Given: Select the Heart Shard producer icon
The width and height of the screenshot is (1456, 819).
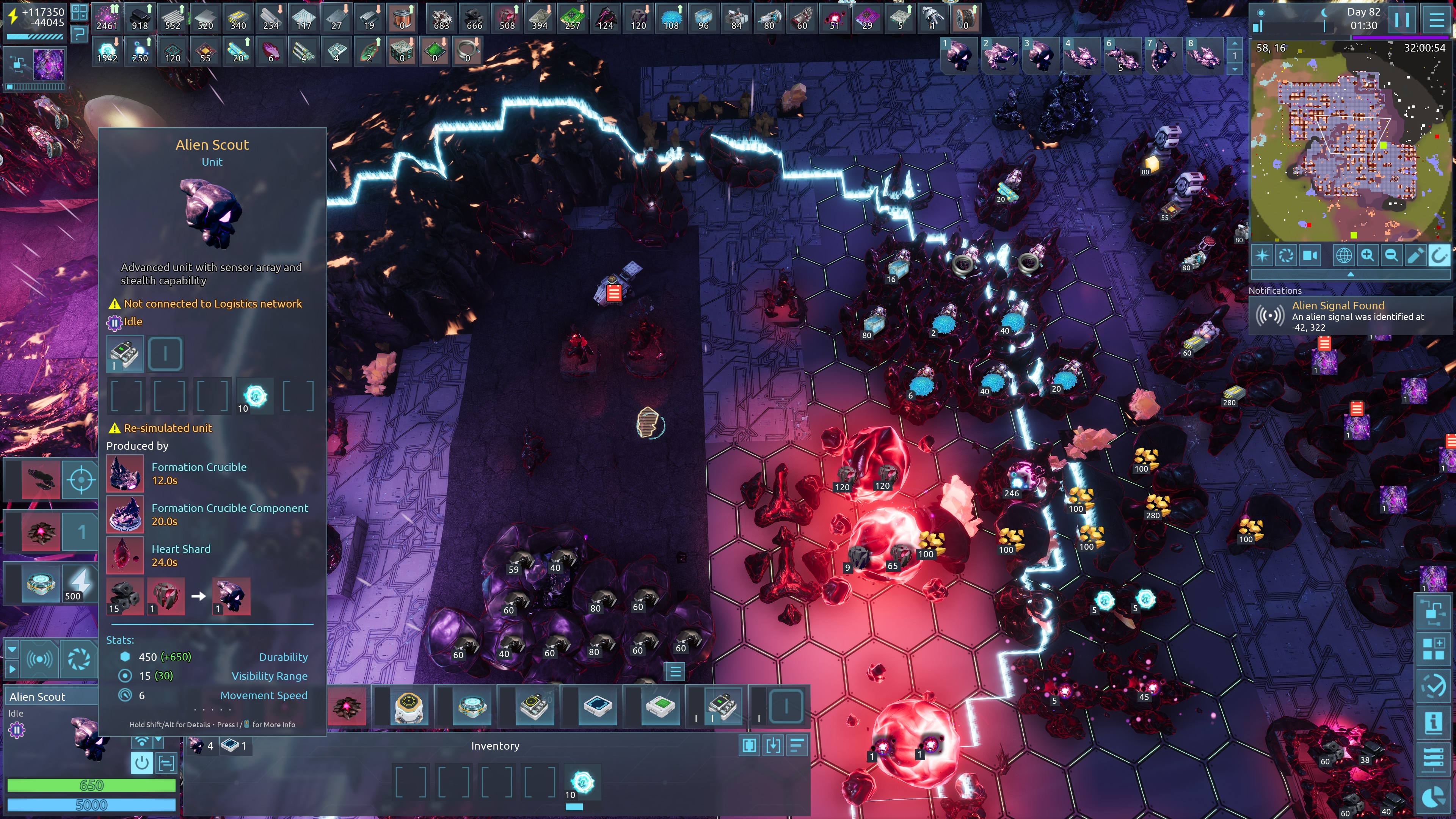Looking at the screenshot, I should [125, 555].
